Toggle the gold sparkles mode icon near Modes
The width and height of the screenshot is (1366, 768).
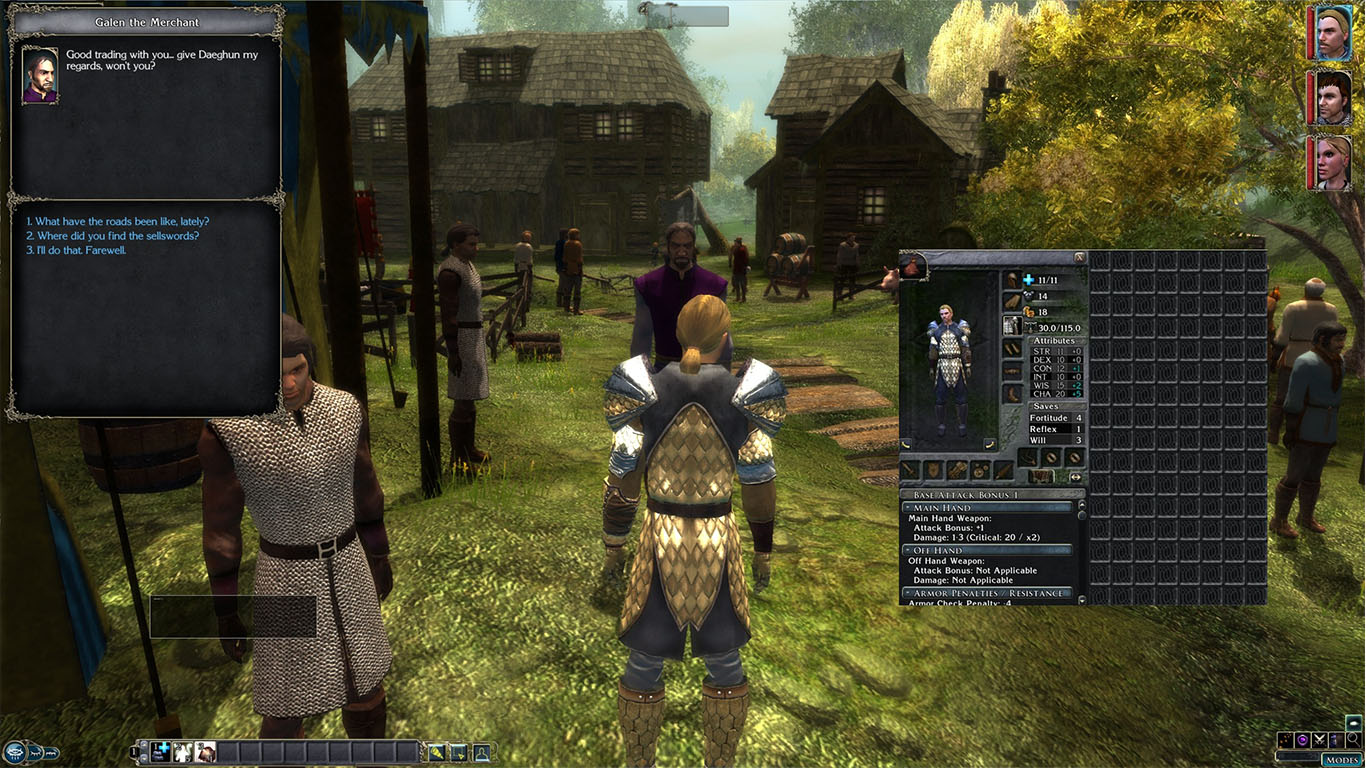click(1288, 740)
